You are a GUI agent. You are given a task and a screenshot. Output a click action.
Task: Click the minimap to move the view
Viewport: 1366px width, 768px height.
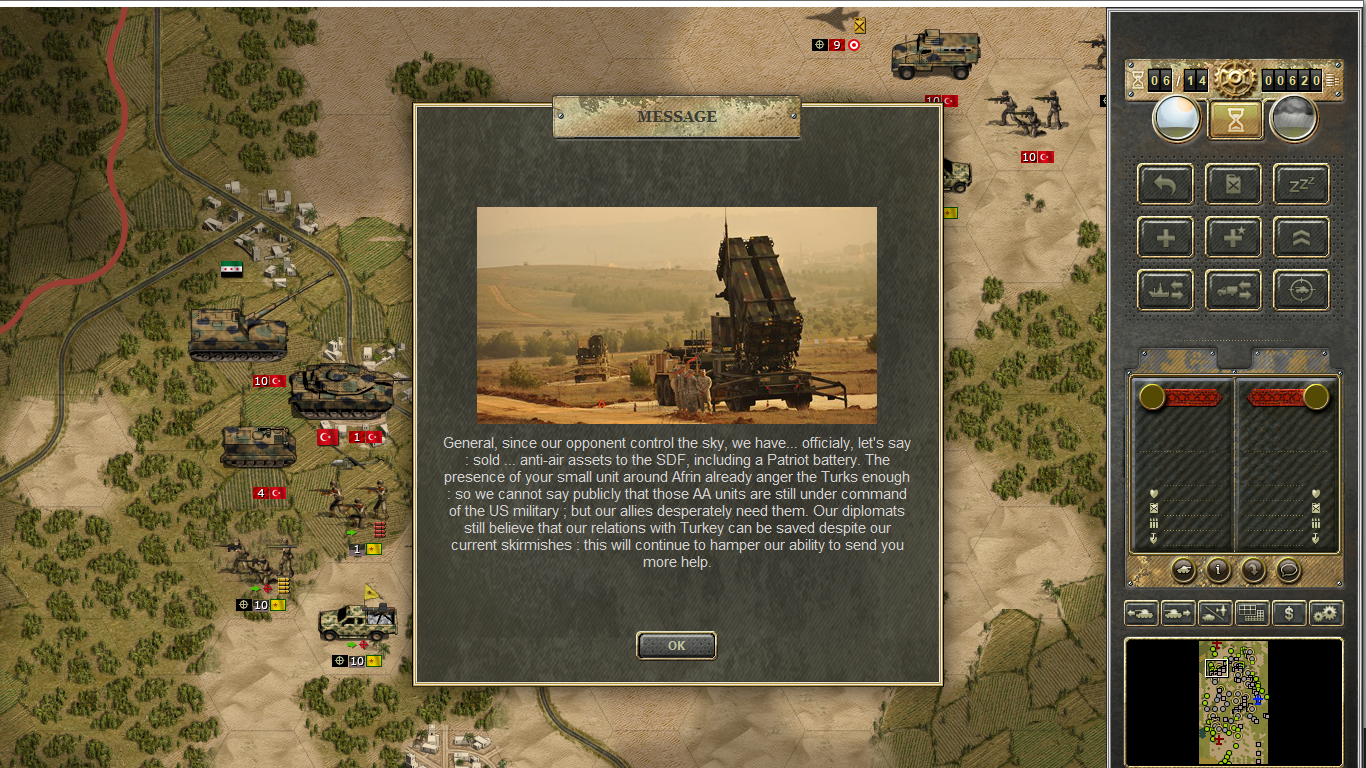[x=1233, y=702]
